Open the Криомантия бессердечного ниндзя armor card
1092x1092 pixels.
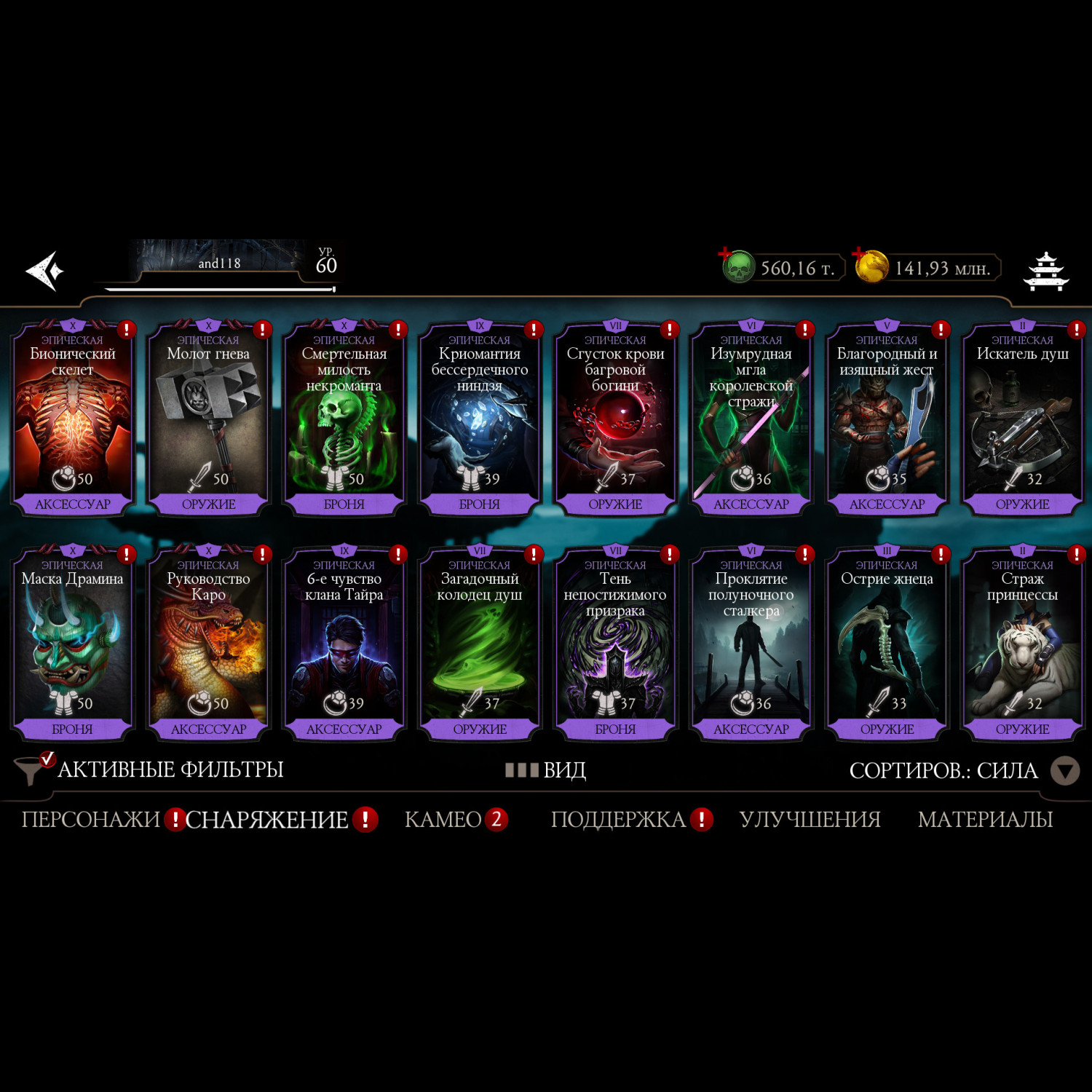480,419
